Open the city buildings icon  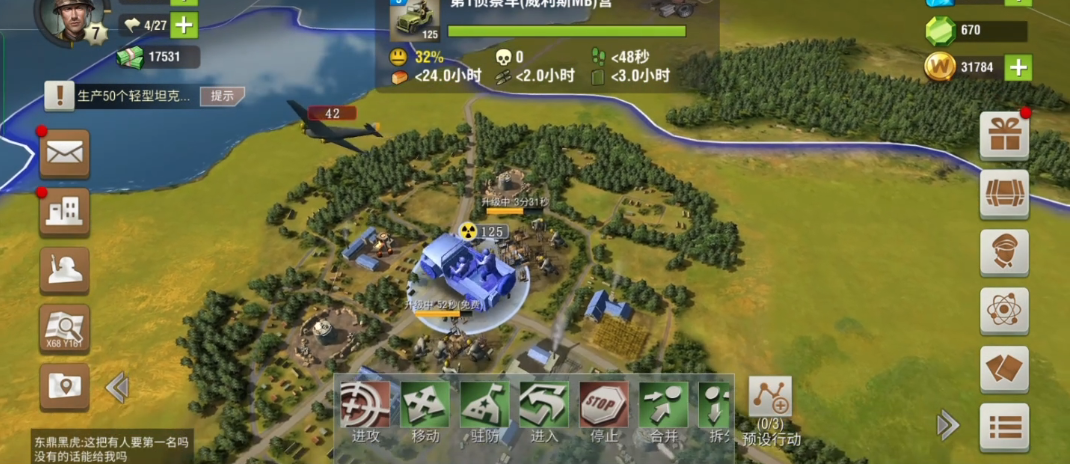click(64, 211)
